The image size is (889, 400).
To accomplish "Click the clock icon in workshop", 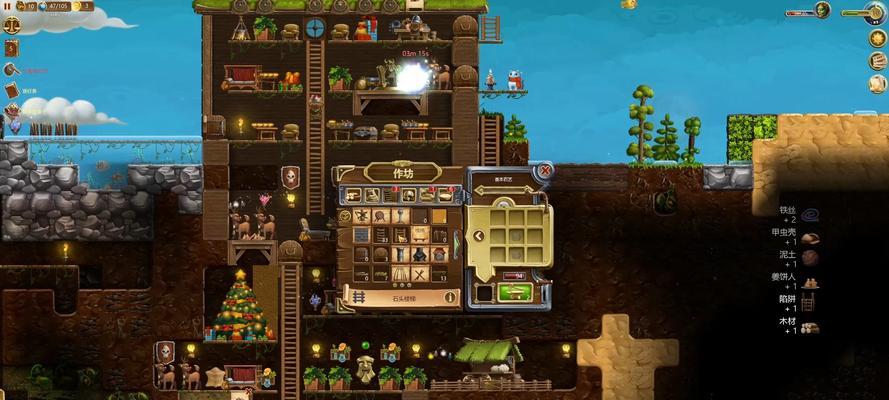I will [345, 215].
